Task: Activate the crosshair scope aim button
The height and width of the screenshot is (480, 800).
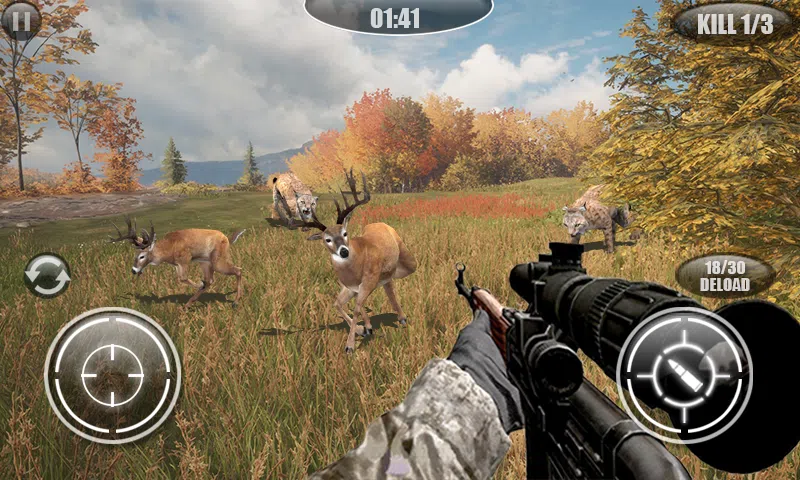Action: [112, 375]
